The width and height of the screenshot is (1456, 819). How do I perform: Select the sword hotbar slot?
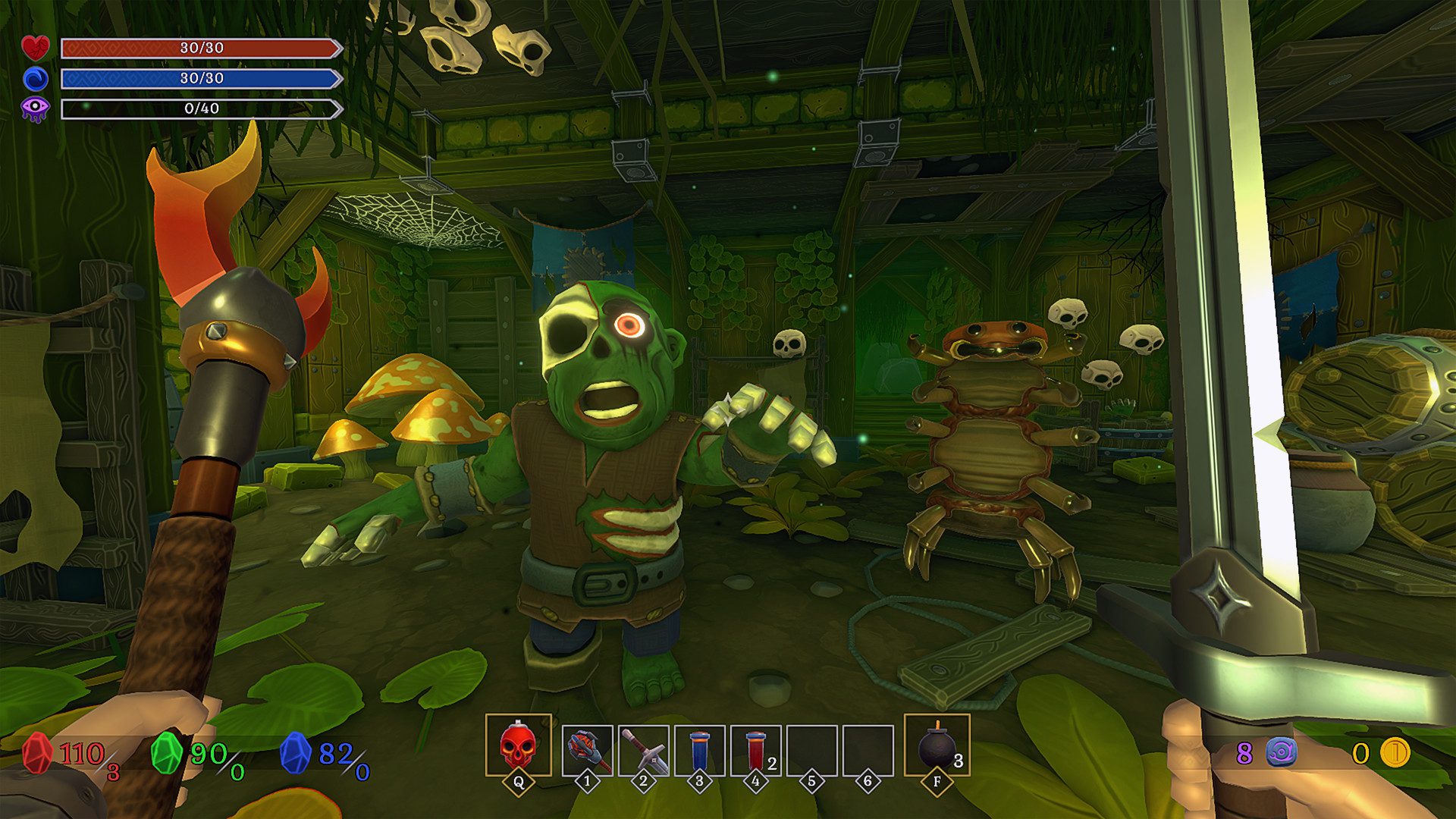[643, 750]
